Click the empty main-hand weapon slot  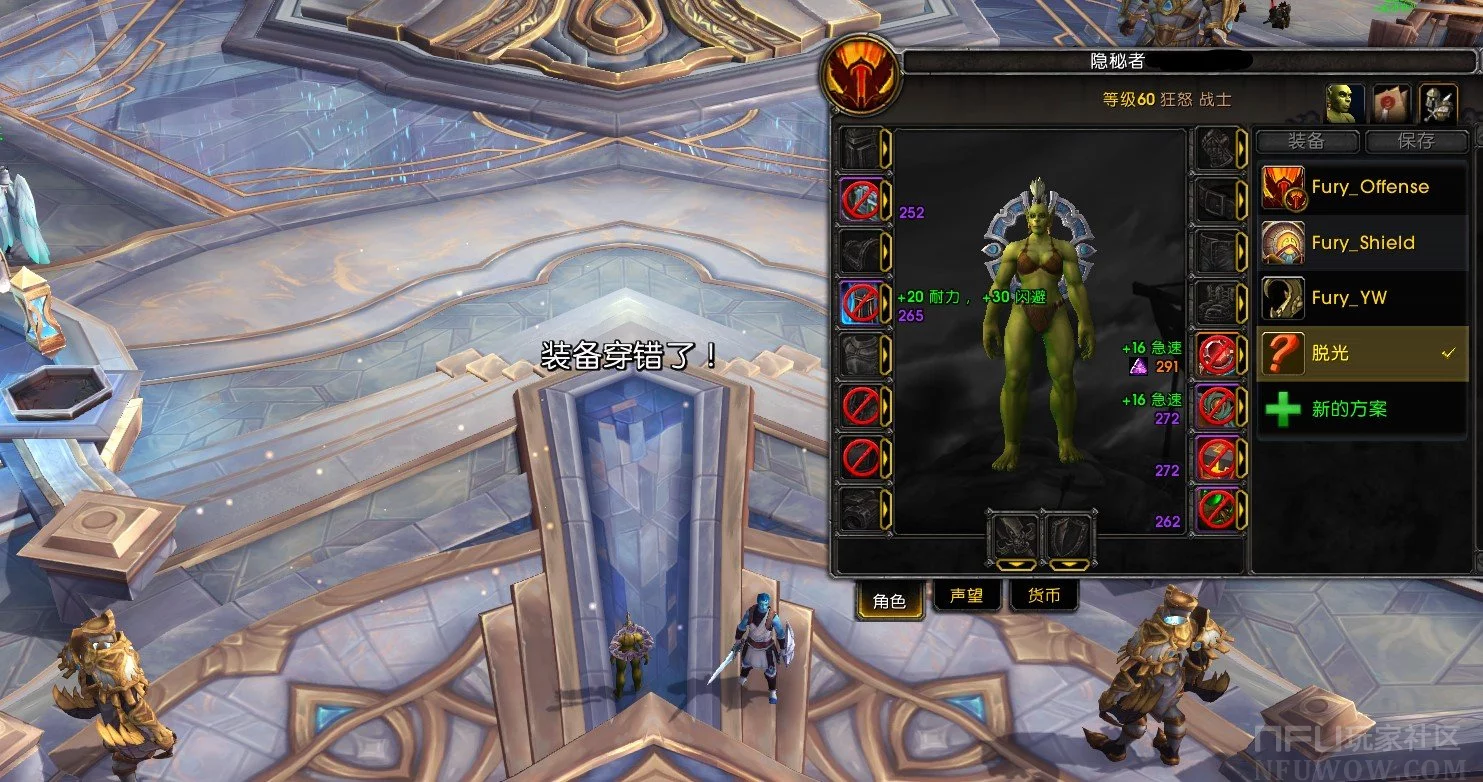(x=1015, y=536)
